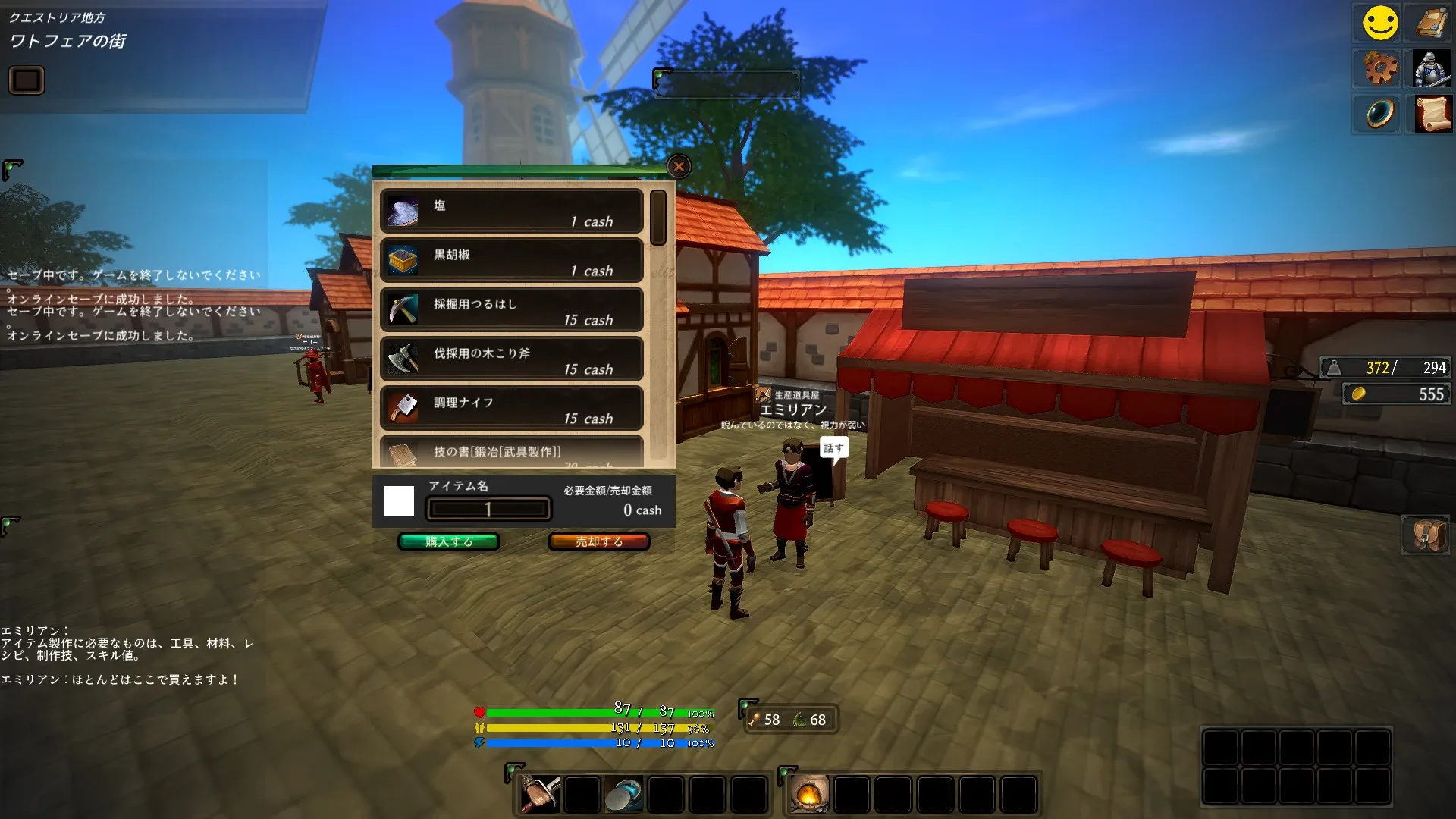
Task: Click the white item preview square
Action: (x=400, y=500)
